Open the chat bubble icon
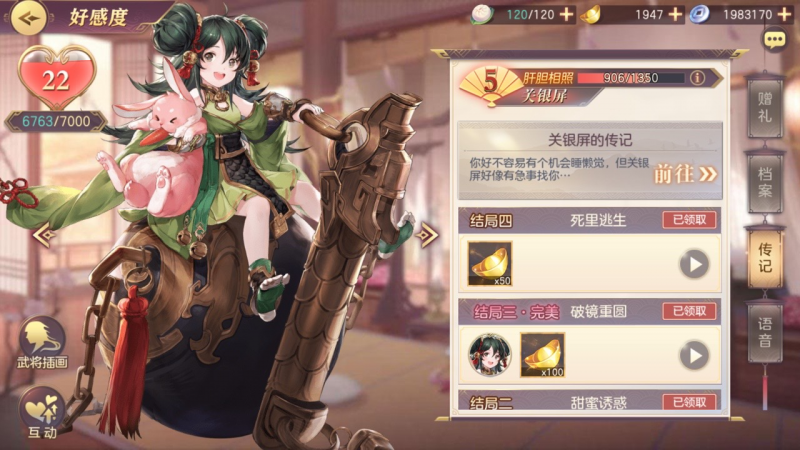 tap(774, 40)
